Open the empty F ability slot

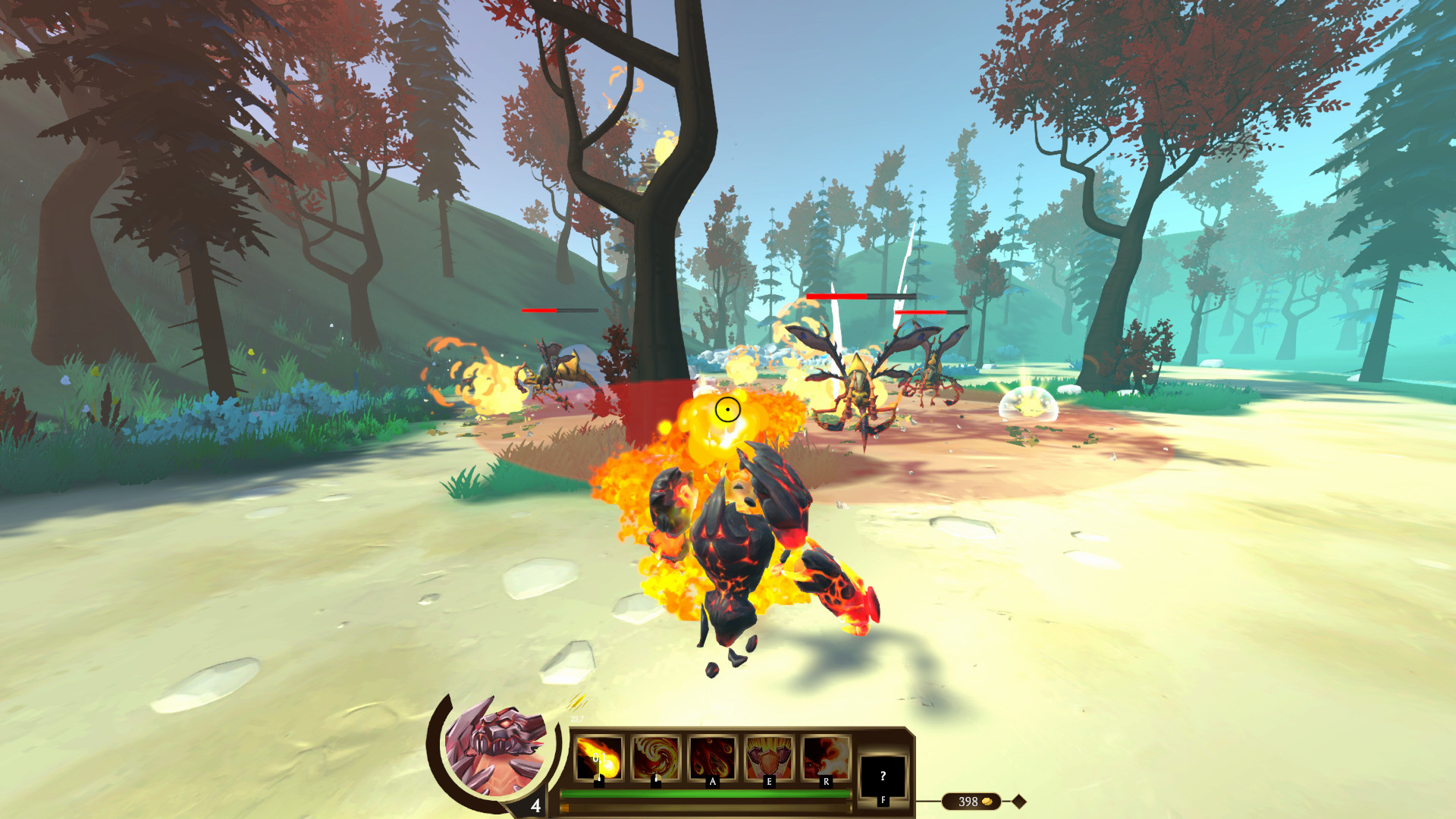click(883, 773)
